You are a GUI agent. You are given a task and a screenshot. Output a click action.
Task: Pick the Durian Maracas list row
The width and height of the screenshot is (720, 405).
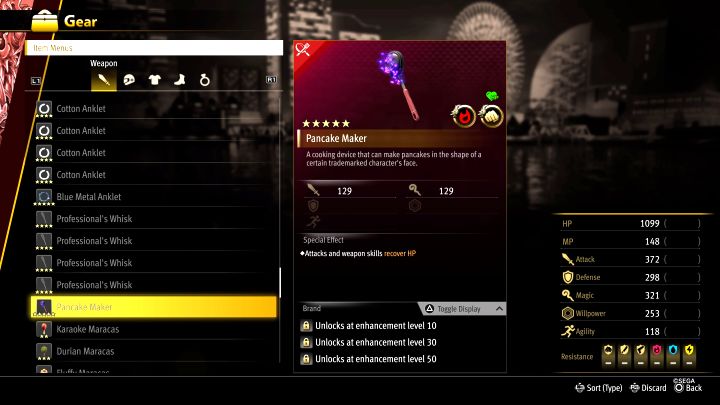pyautogui.click(x=150, y=351)
